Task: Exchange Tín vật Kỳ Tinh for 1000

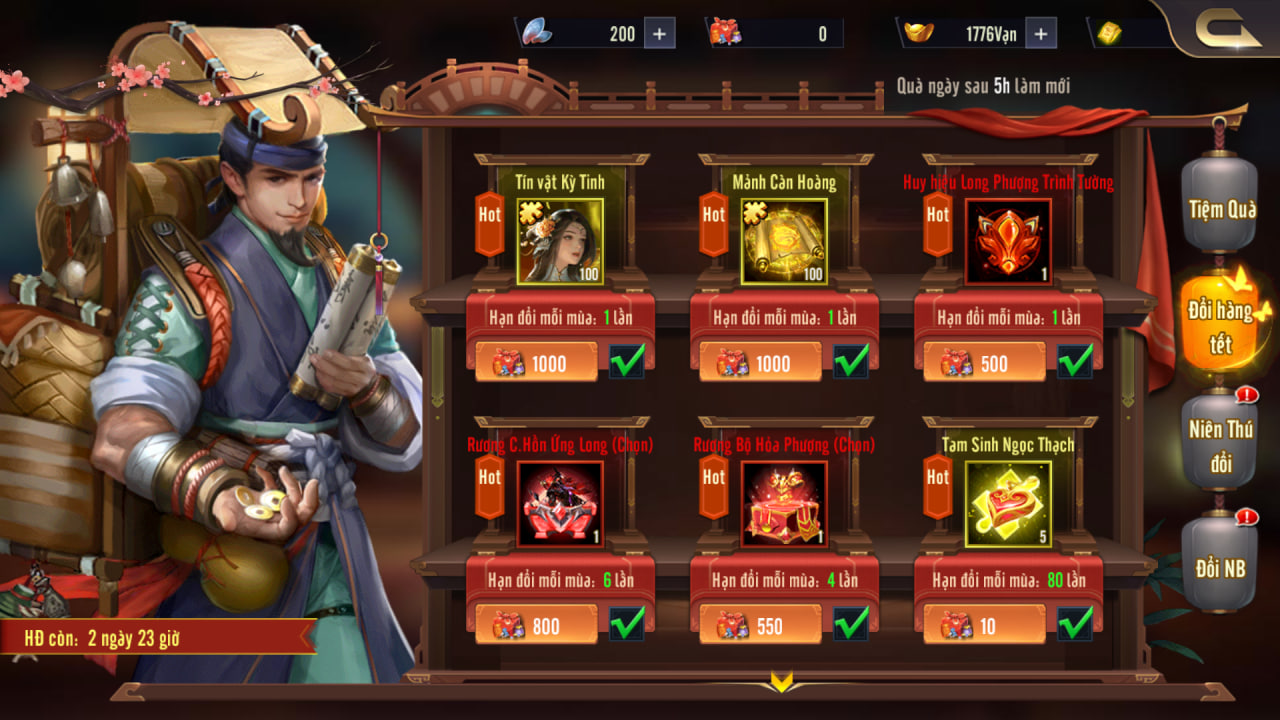Action: coord(536,362)
